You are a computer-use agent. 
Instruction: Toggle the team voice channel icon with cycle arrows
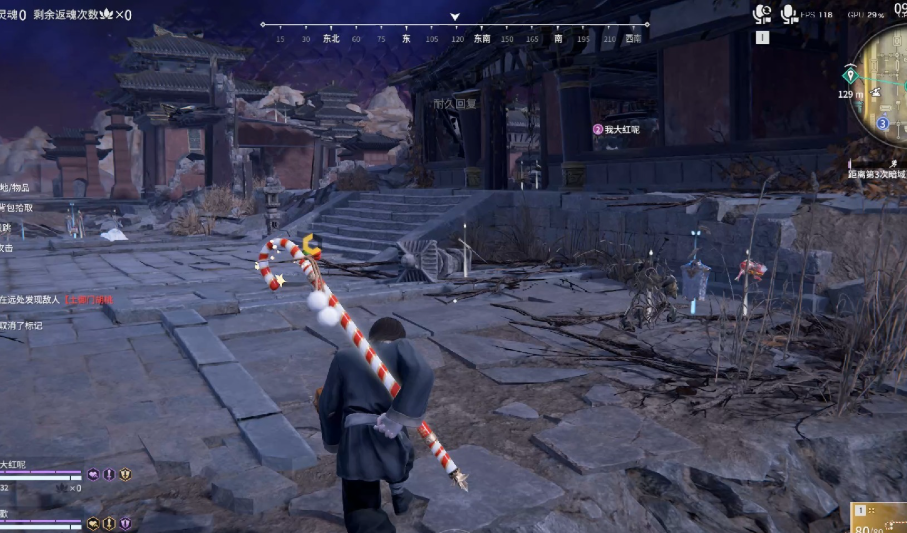coord(763,14)
